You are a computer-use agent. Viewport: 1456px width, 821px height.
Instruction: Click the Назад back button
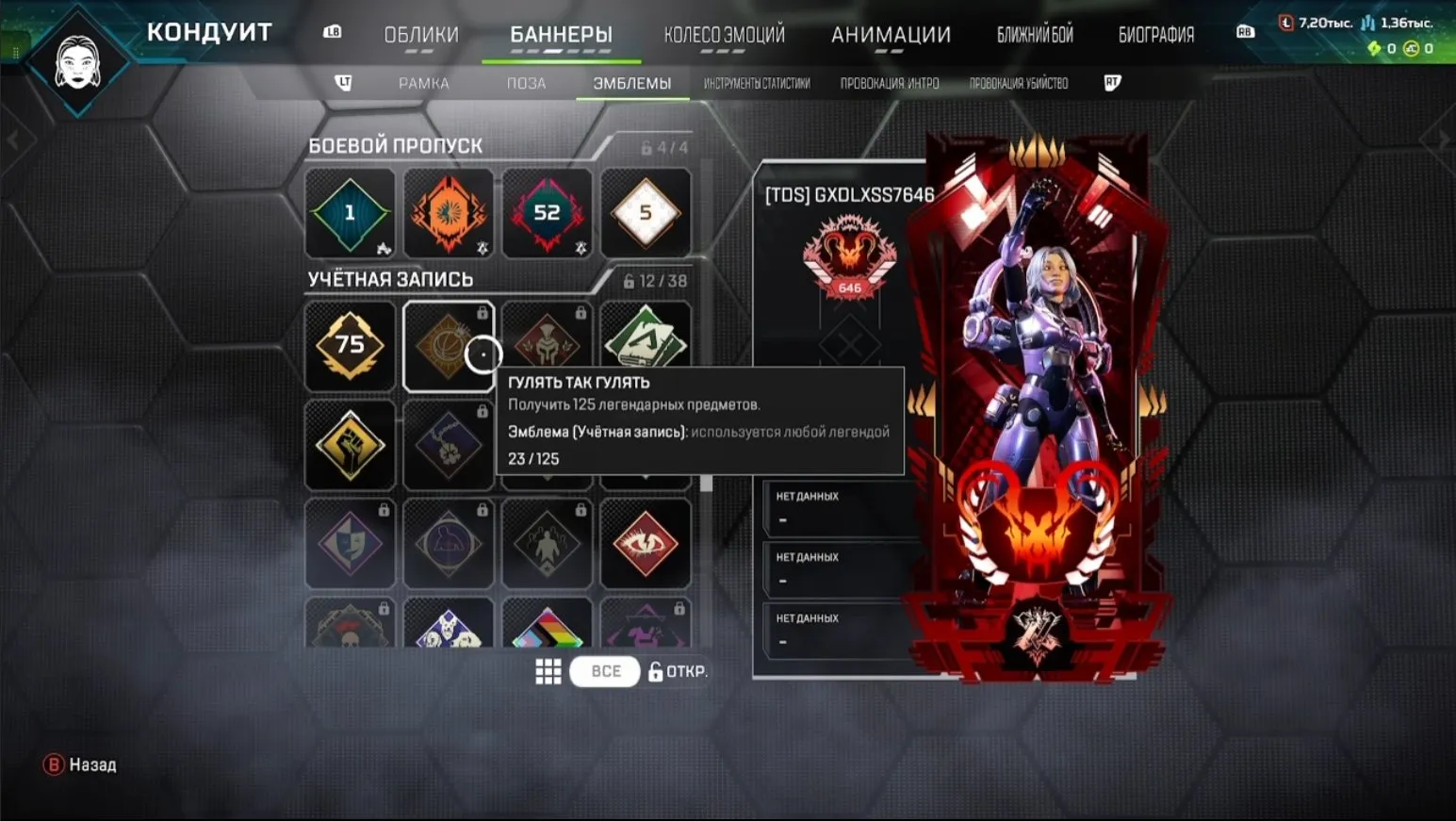coord(80,764)
